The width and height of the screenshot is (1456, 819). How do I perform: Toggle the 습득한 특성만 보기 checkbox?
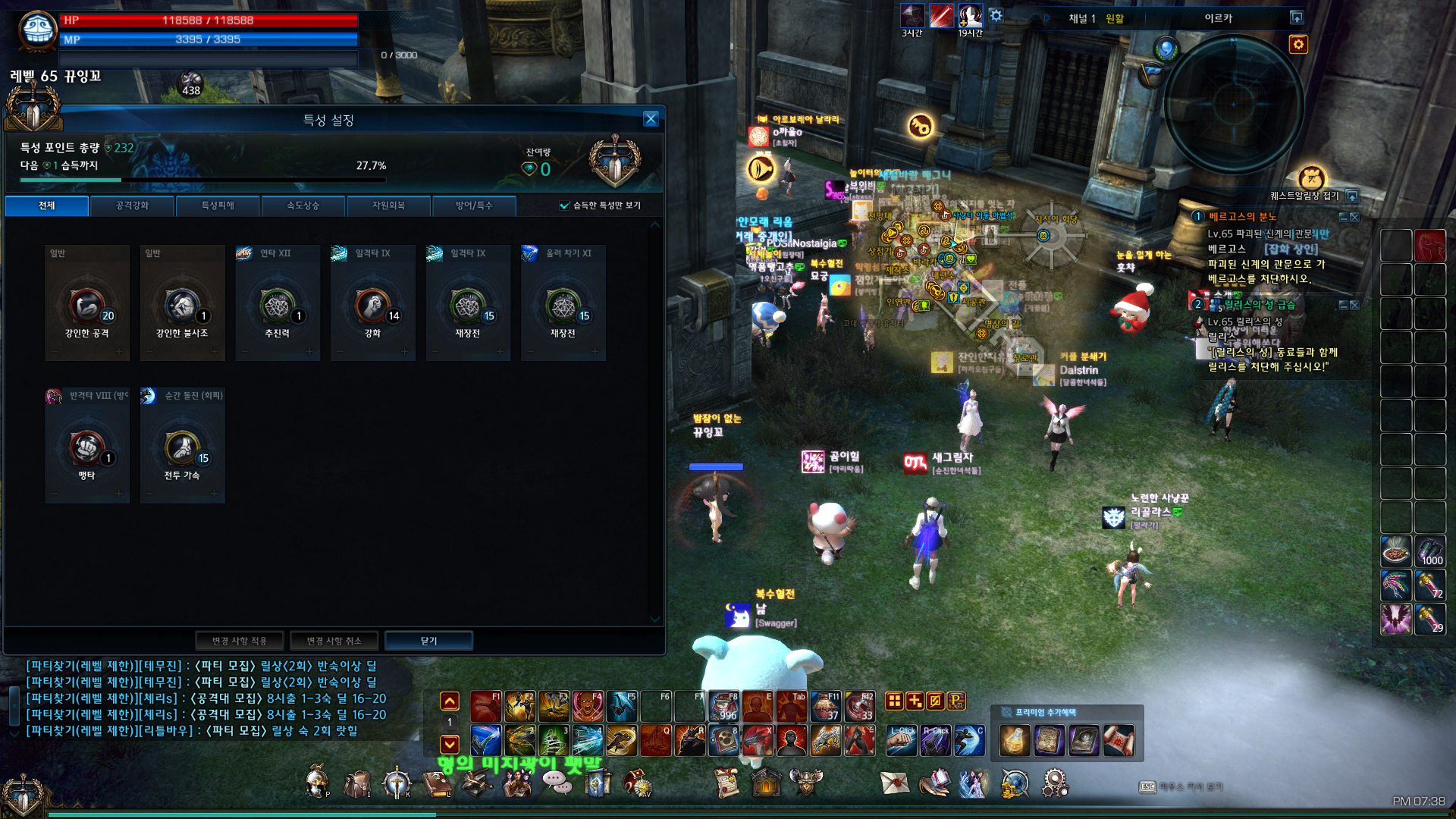click(x=564, y=206)
